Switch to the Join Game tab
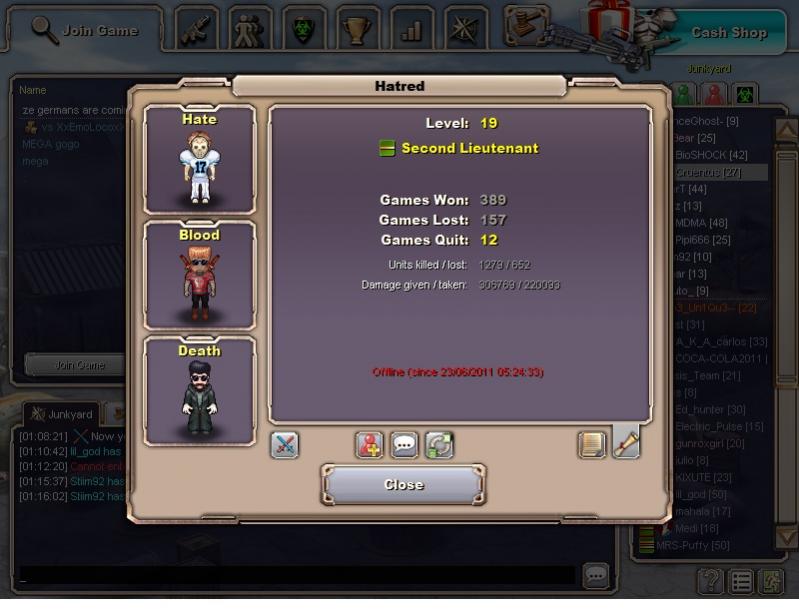The image size is (799, 613). [x=84, y=30]
